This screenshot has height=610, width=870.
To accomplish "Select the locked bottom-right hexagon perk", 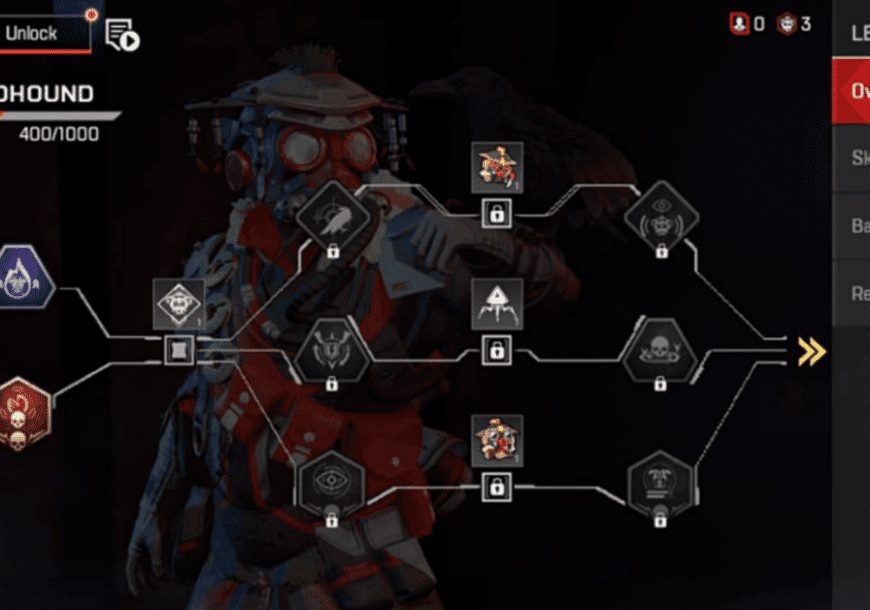I will 659,484.
